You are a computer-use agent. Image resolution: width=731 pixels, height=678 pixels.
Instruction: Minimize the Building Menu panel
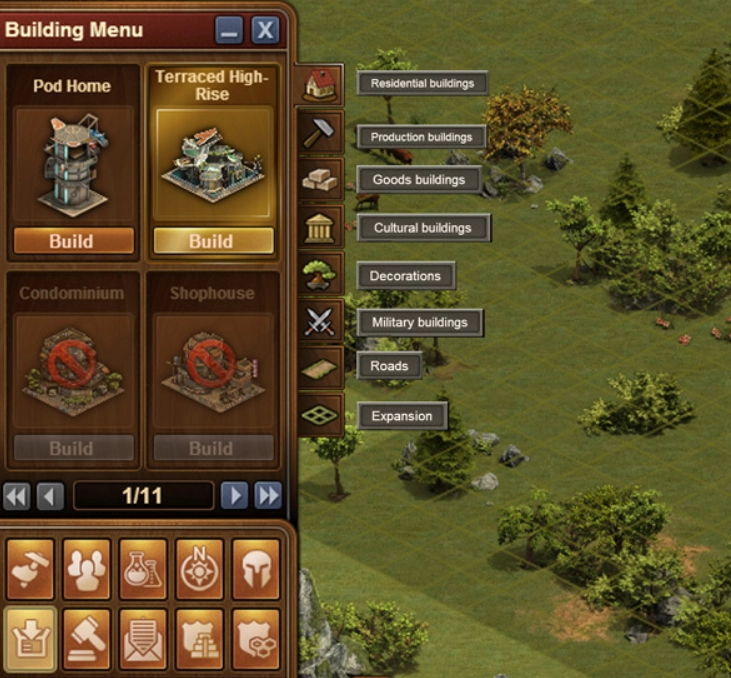click(x=229, y=31)
